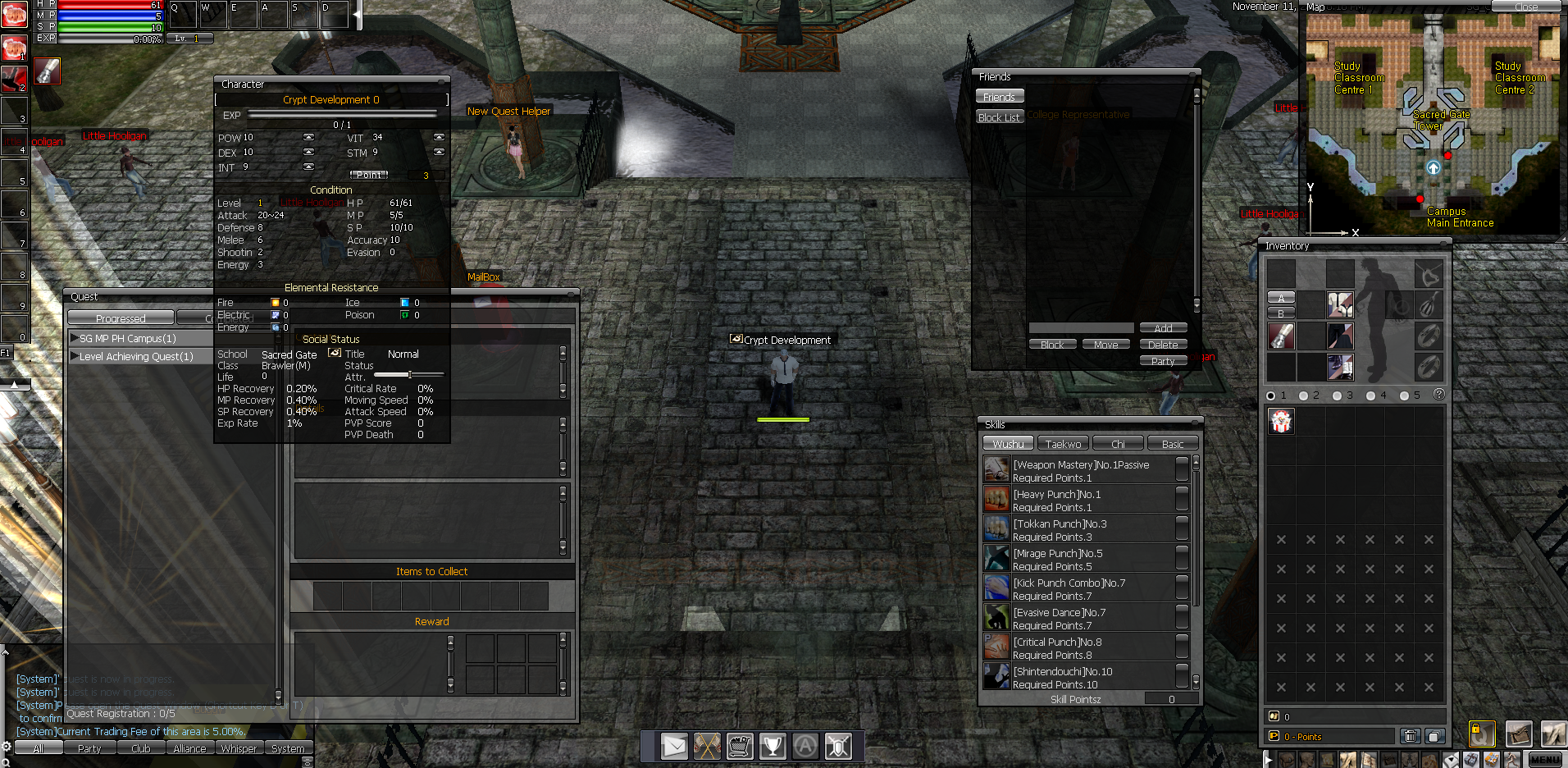Open the mail envelope icon

pos(674,746)
